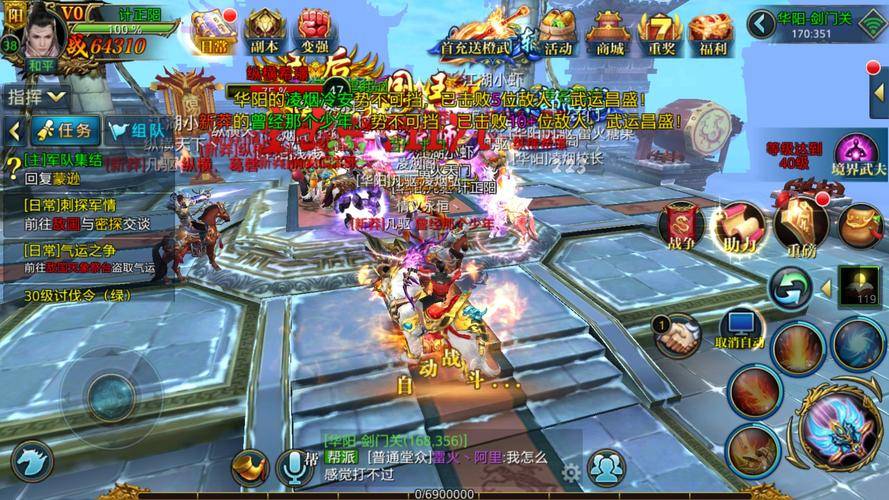Use the main dragon attack skill
Screen dimensions: 889x500
tap(838, 431)
